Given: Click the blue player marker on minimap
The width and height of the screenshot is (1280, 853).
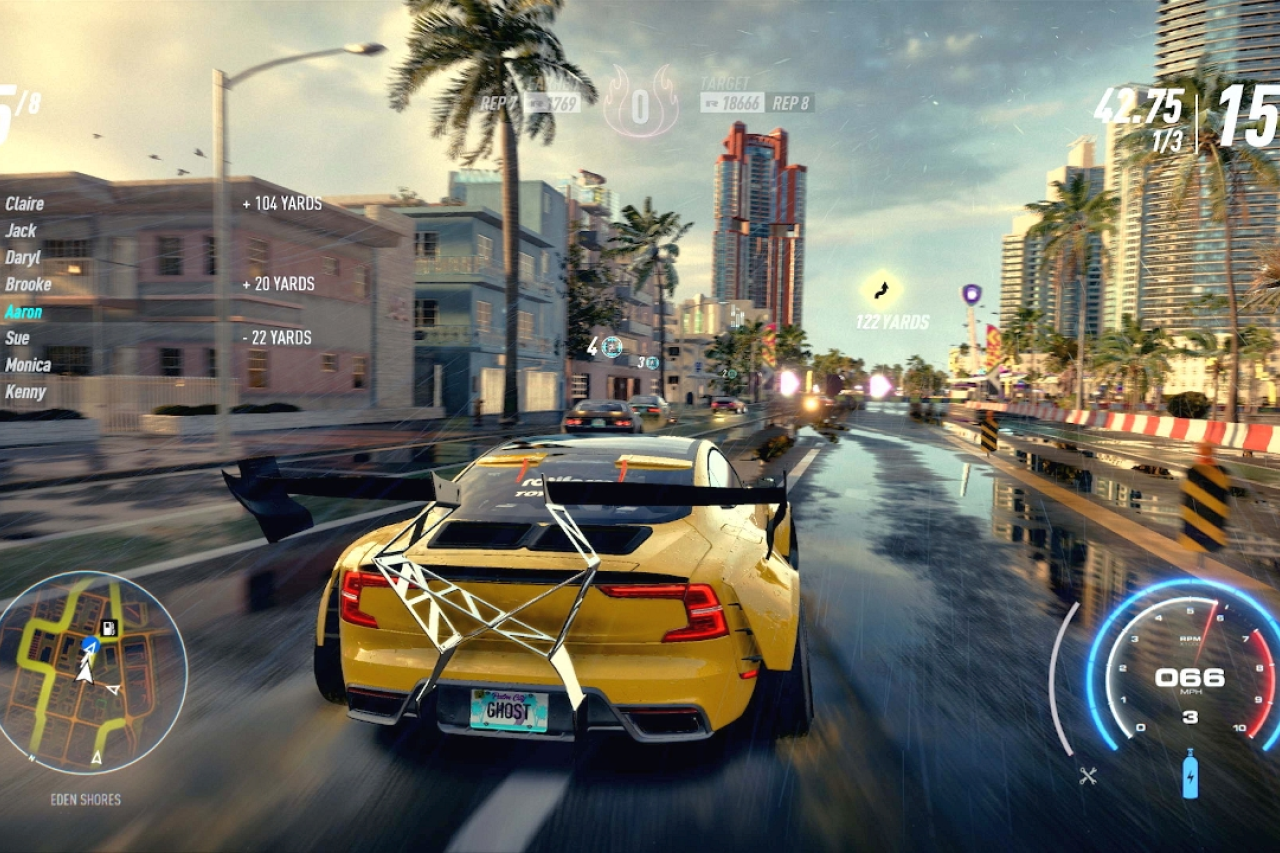Looking at the screenshot, I should point(89,645).
